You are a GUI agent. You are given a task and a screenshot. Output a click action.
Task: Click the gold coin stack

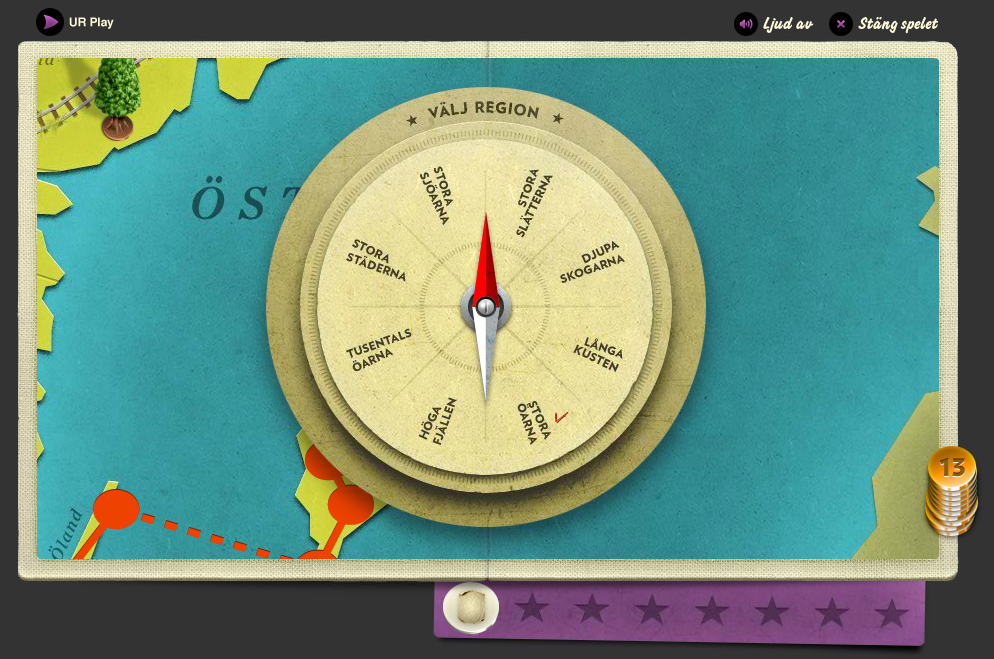click(951, 491)
